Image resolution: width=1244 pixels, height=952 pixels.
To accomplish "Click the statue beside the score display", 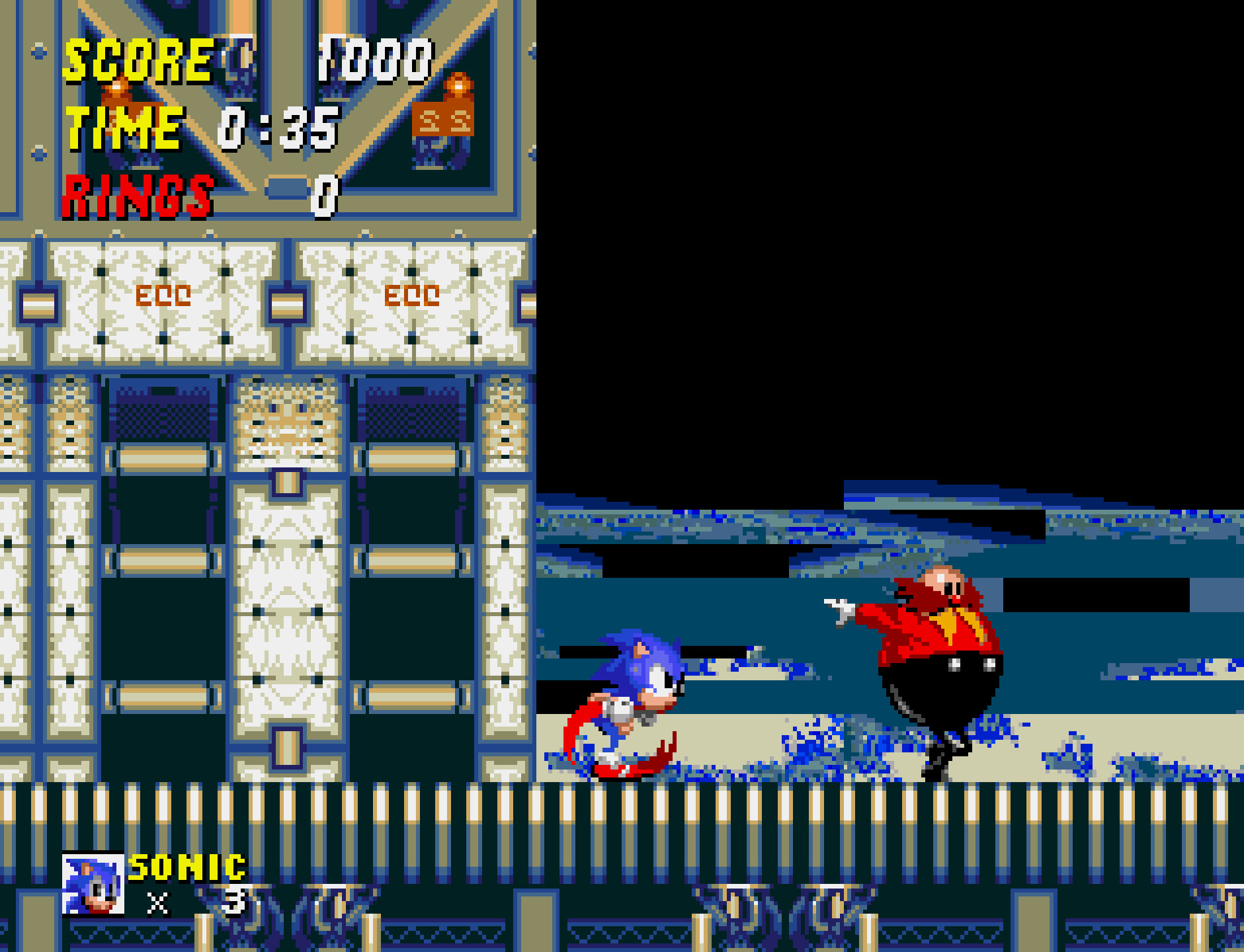I will [444, 126].
